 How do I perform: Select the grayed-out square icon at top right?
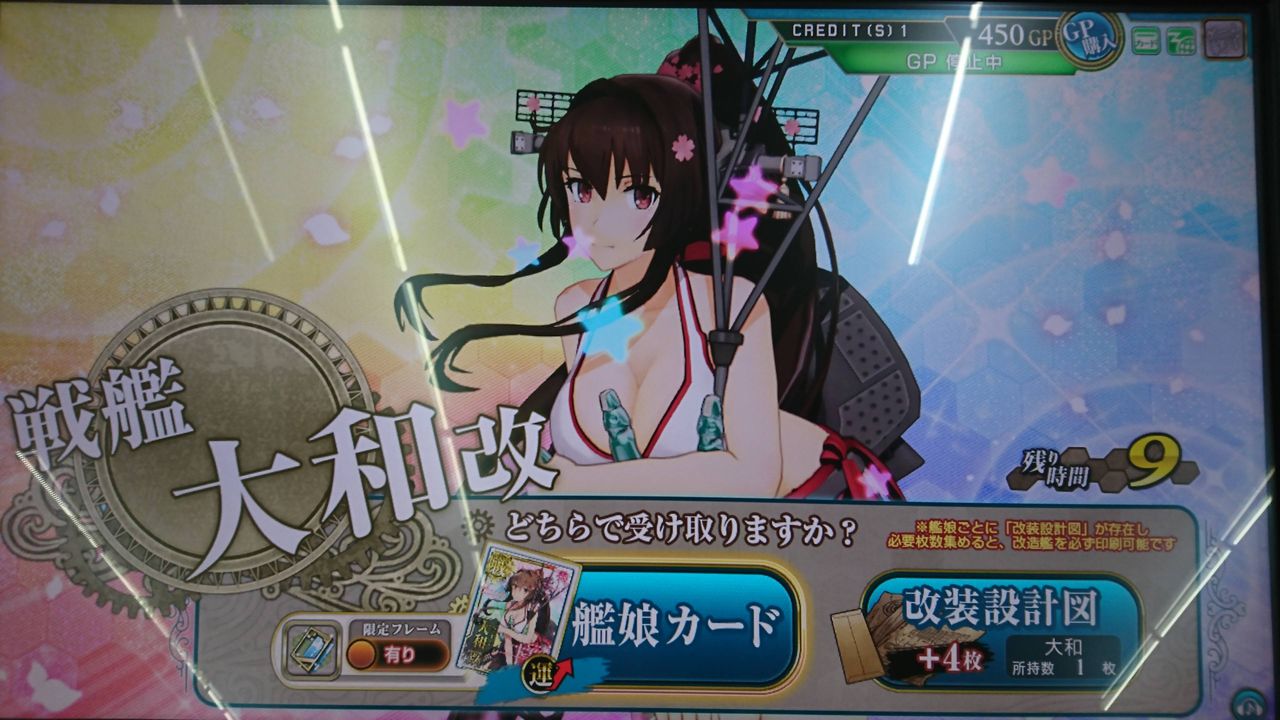click(1224, 38)
